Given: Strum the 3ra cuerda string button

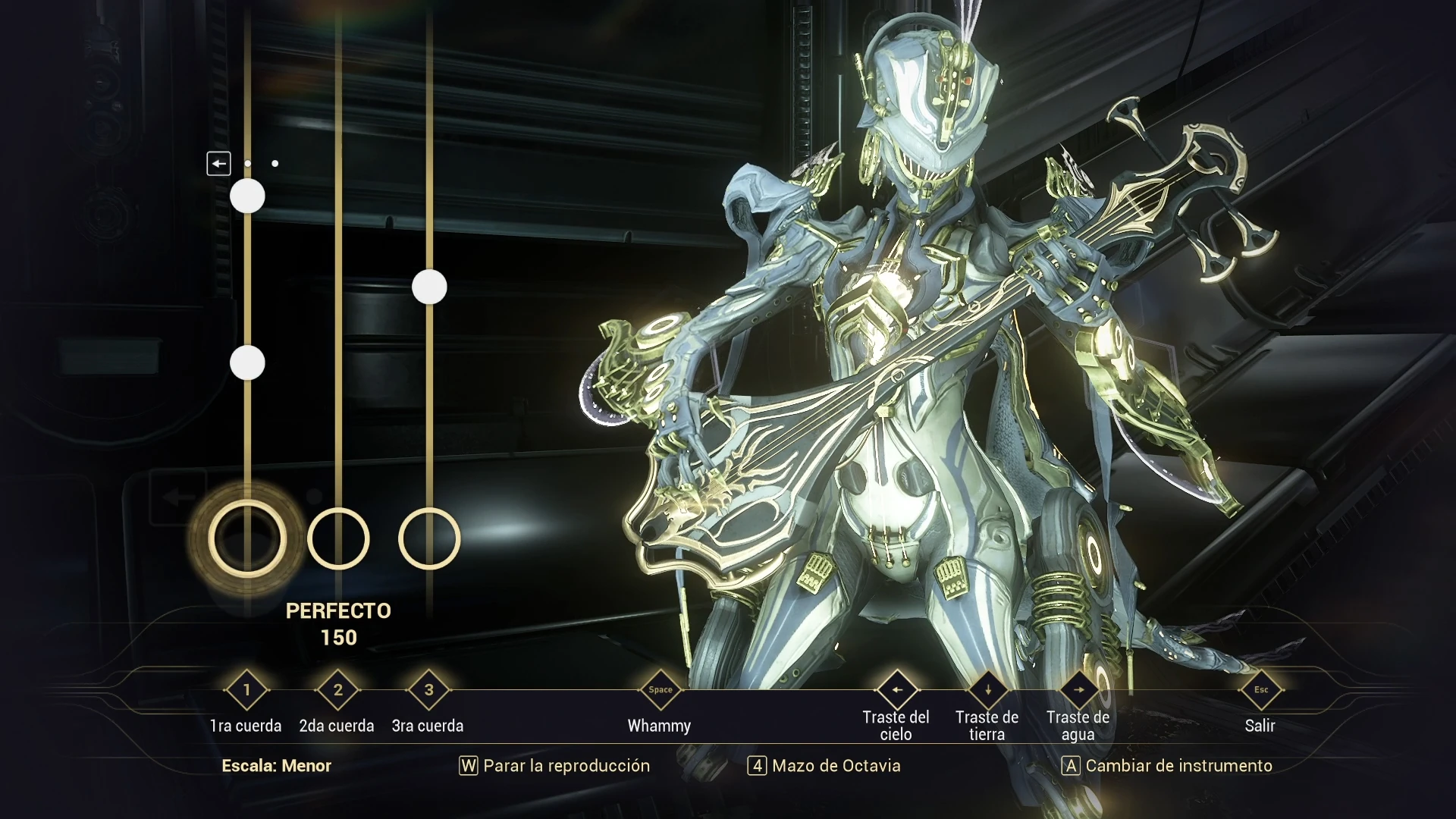Looking at the screenshot, I should pos(429,690).
